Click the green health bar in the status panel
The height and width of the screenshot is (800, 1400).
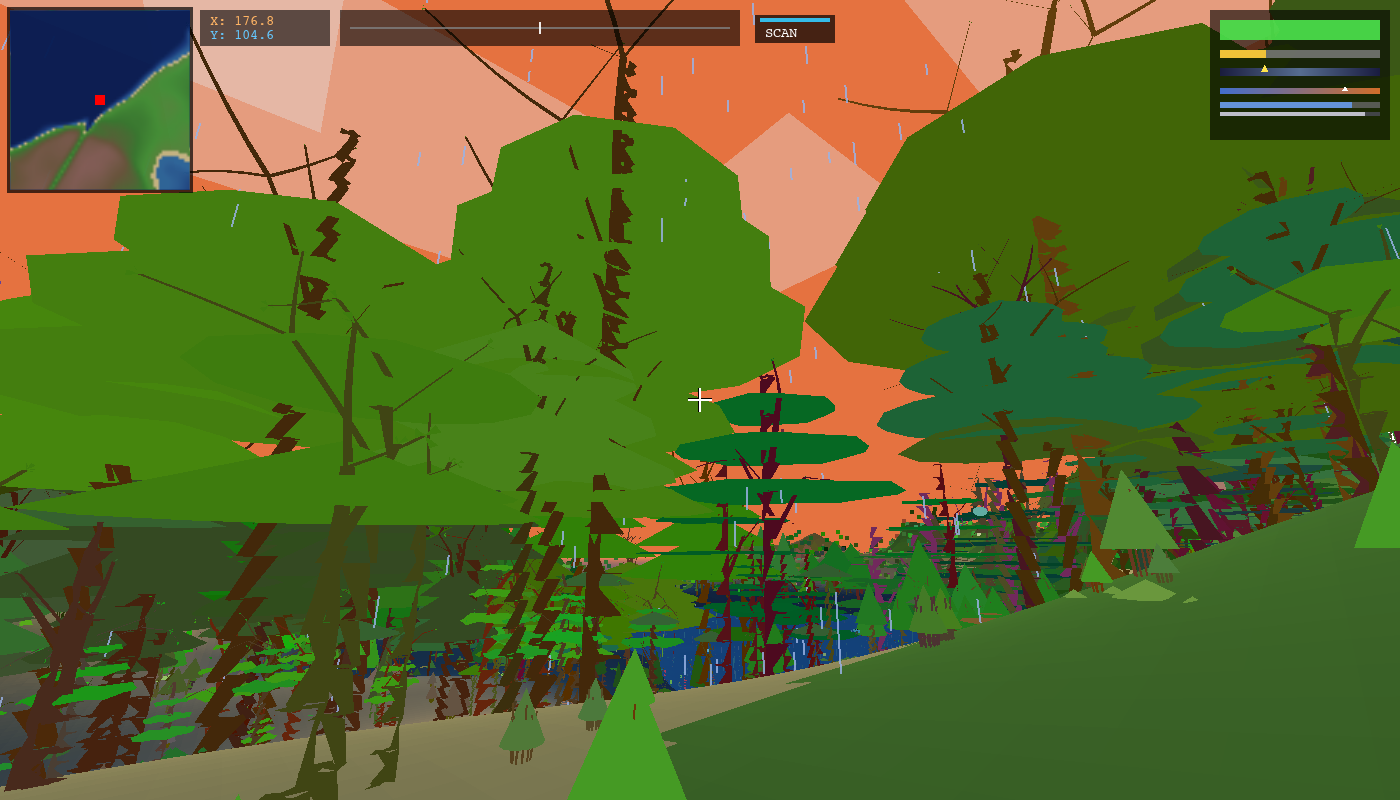[1300, 30]
